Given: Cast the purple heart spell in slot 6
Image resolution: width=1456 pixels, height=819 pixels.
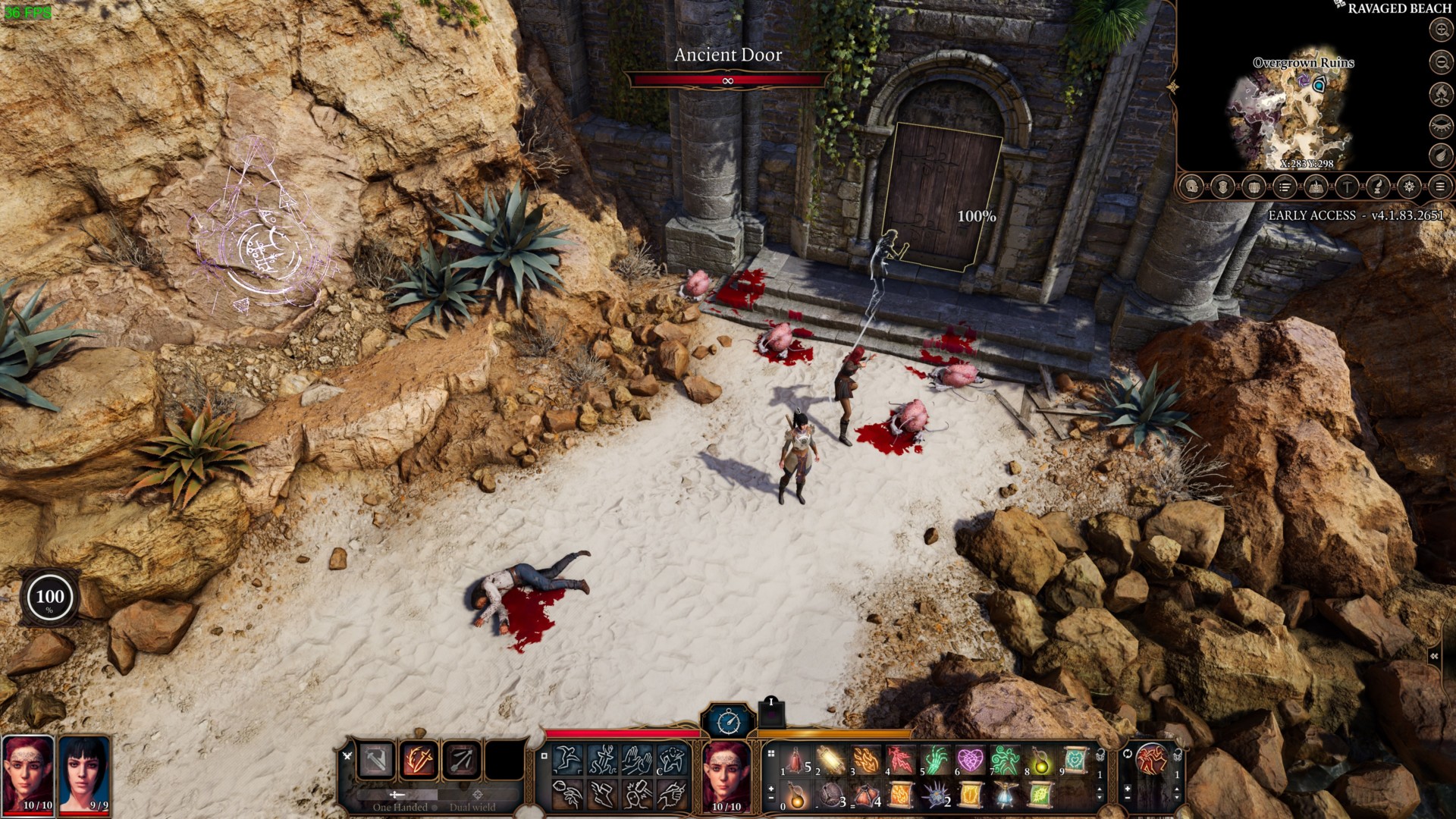Looking at the screenshot, I should pos(970,760).
